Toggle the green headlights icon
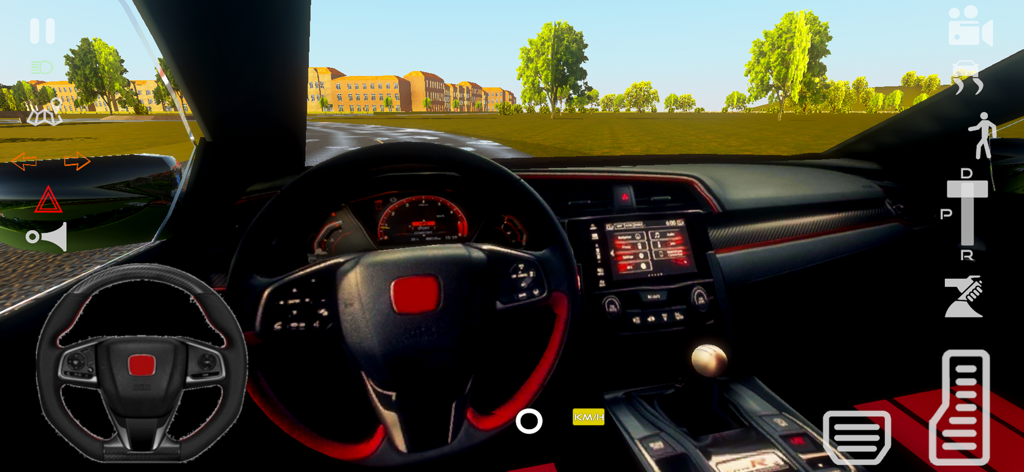The image size is (1024, 472). tap(42, 68)
